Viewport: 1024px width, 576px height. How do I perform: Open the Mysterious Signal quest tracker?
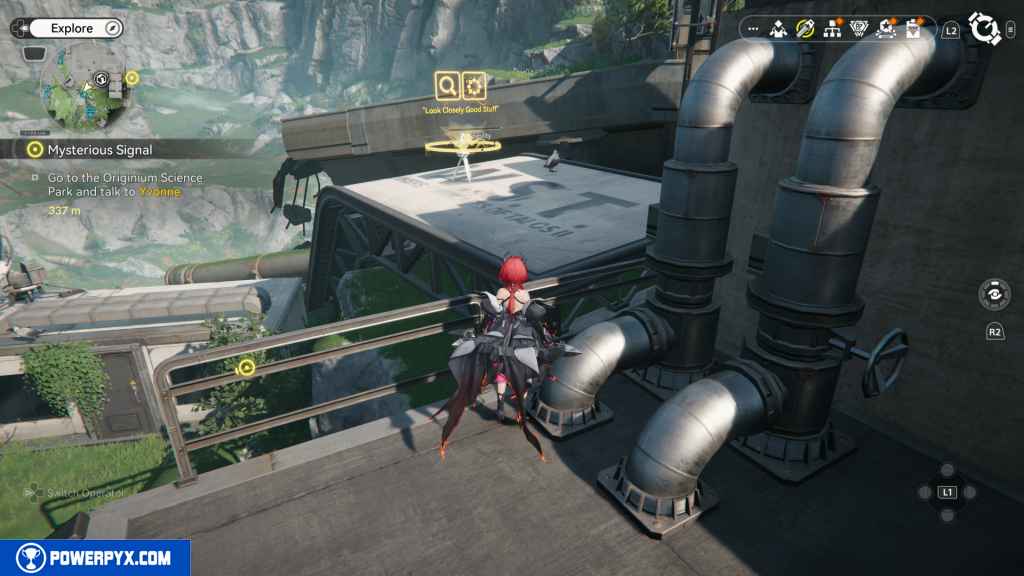(99, 149)
